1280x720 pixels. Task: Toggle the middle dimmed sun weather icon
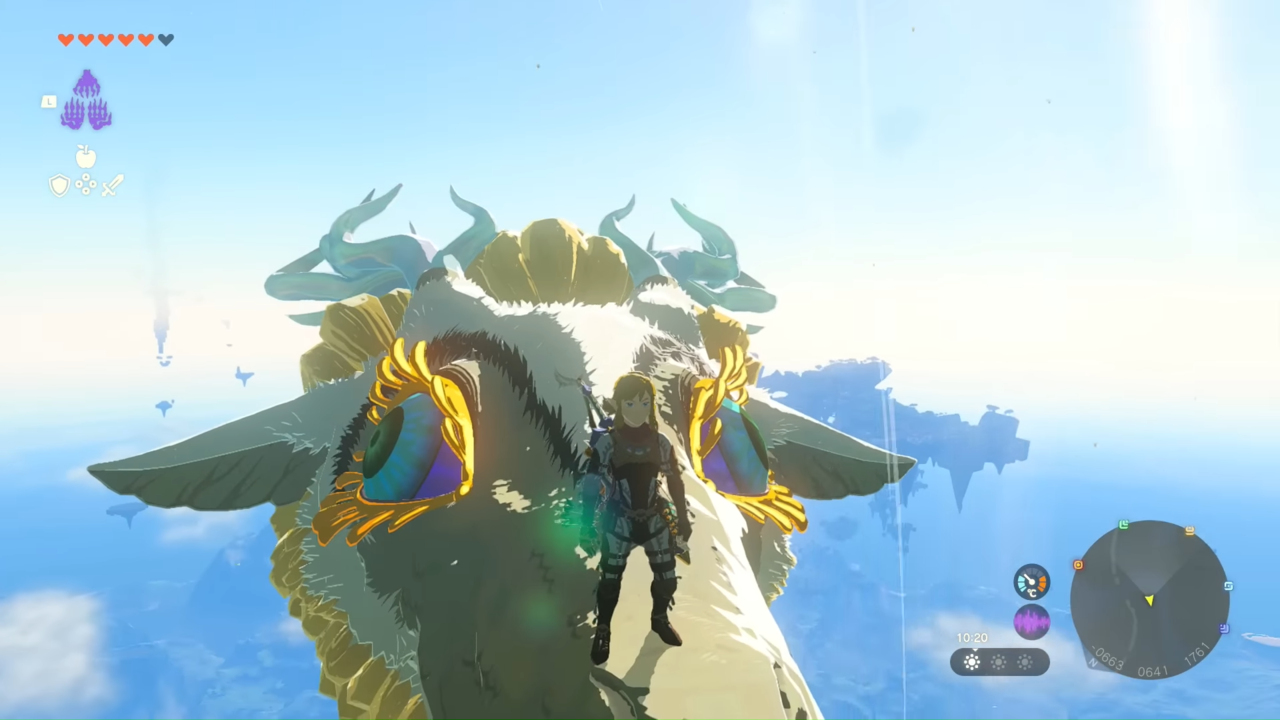click(x=998, y=661)
